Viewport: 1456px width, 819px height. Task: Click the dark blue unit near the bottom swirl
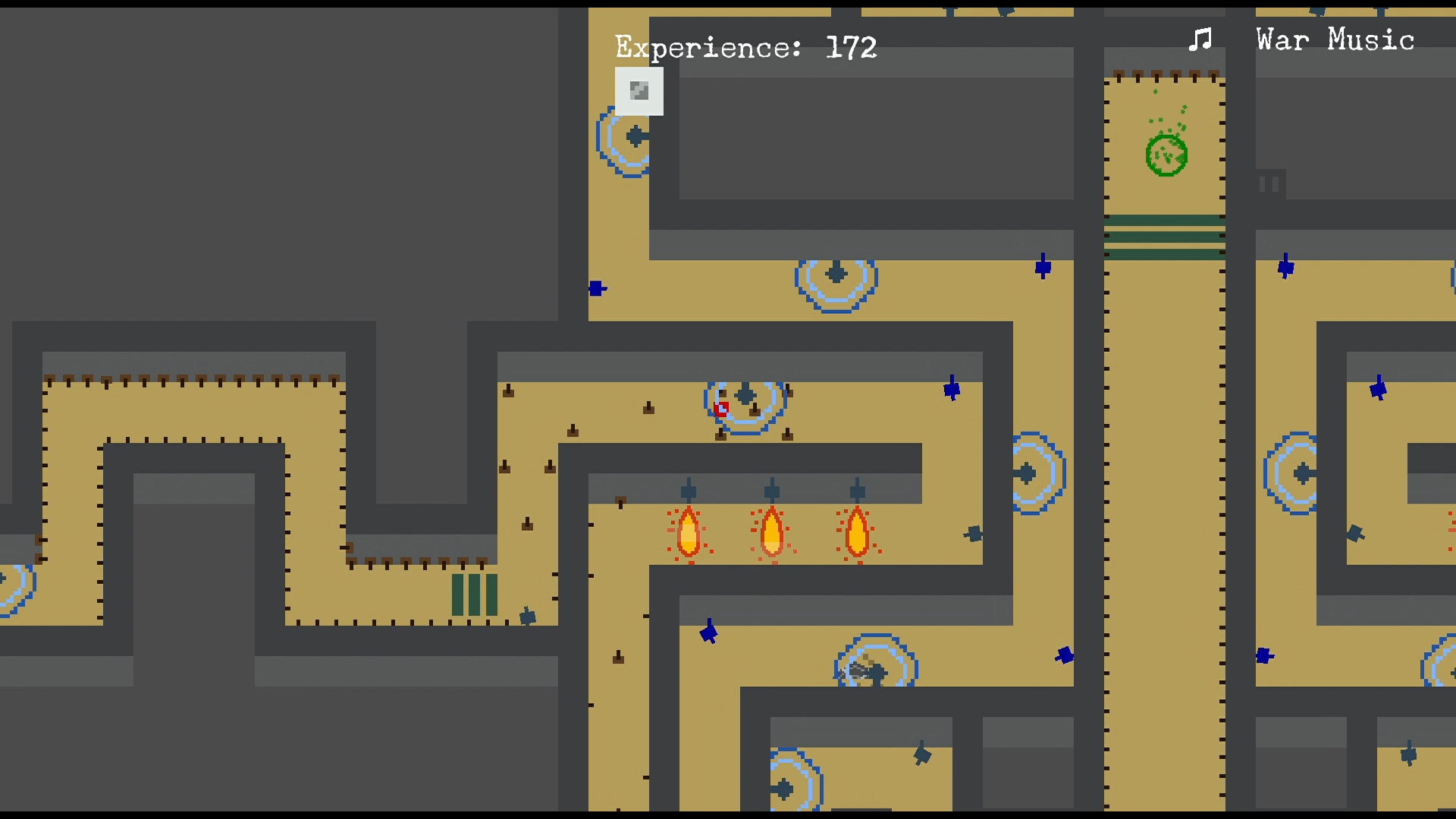coord(923,755)
